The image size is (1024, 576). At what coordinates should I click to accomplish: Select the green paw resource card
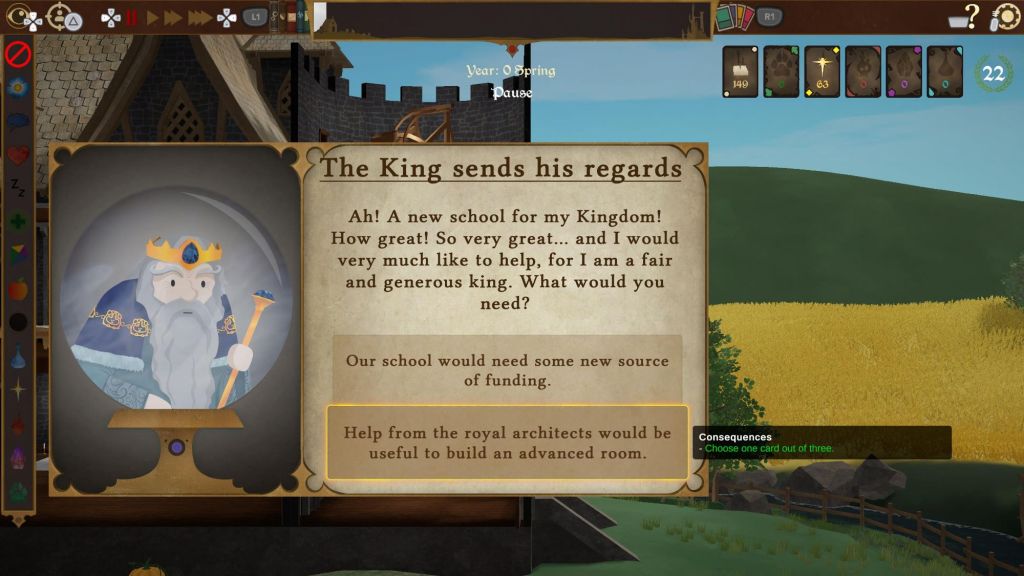click(x=781, y=72)
